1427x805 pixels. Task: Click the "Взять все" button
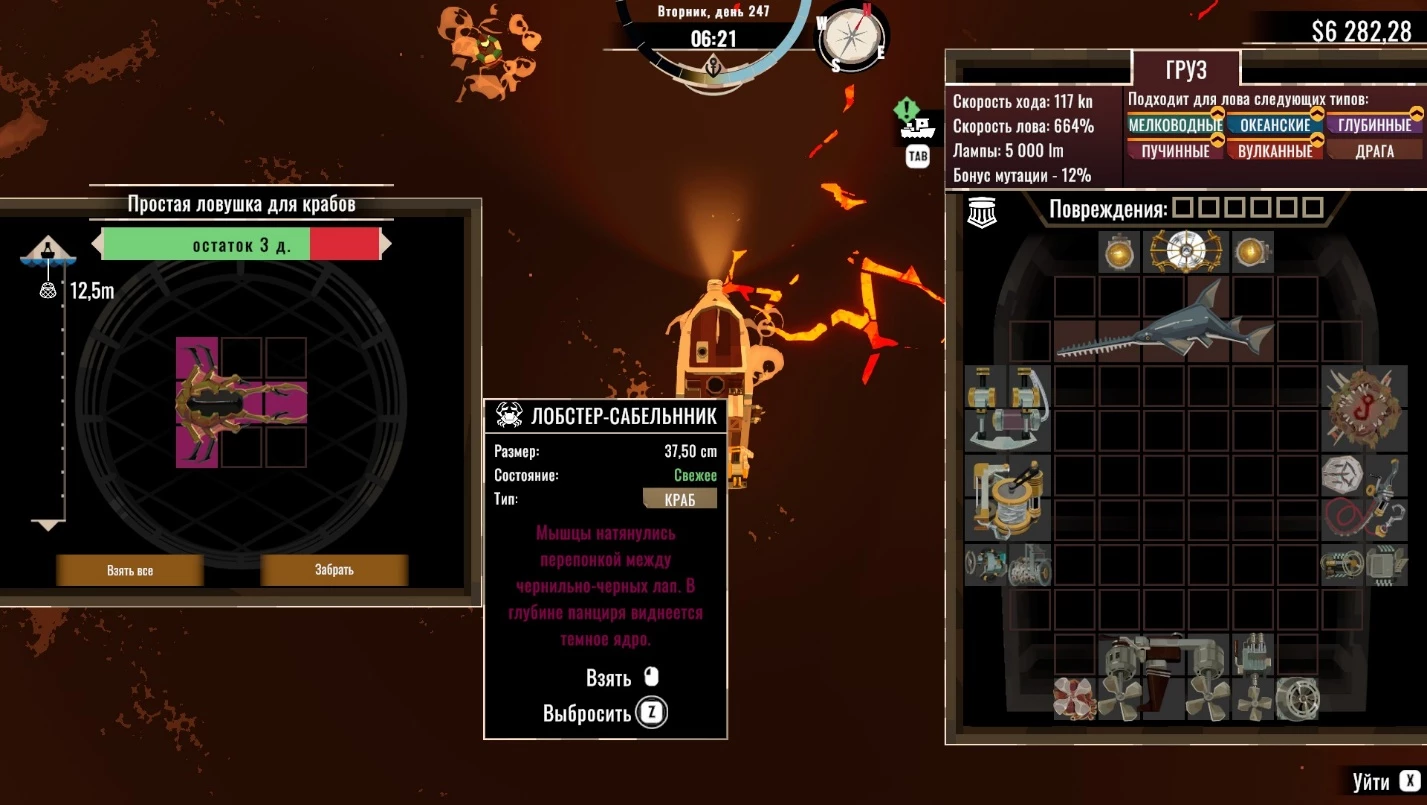(x=130, y=570)
